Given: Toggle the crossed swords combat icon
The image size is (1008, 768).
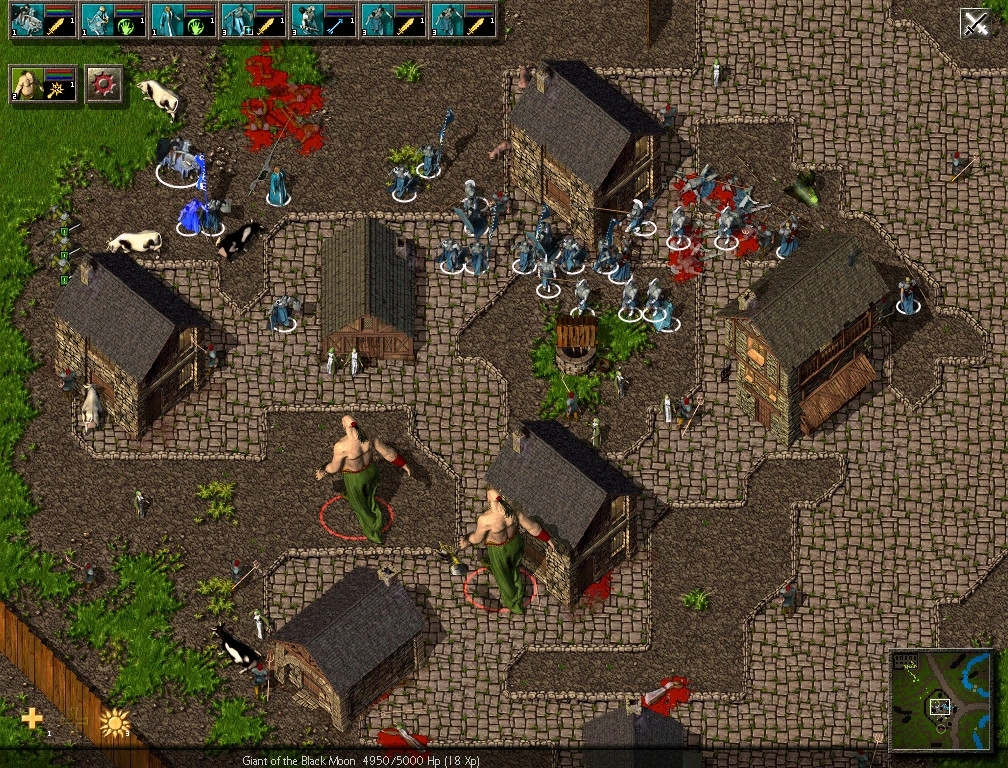Looking at the screenshot, I should [x=975, y=22].
